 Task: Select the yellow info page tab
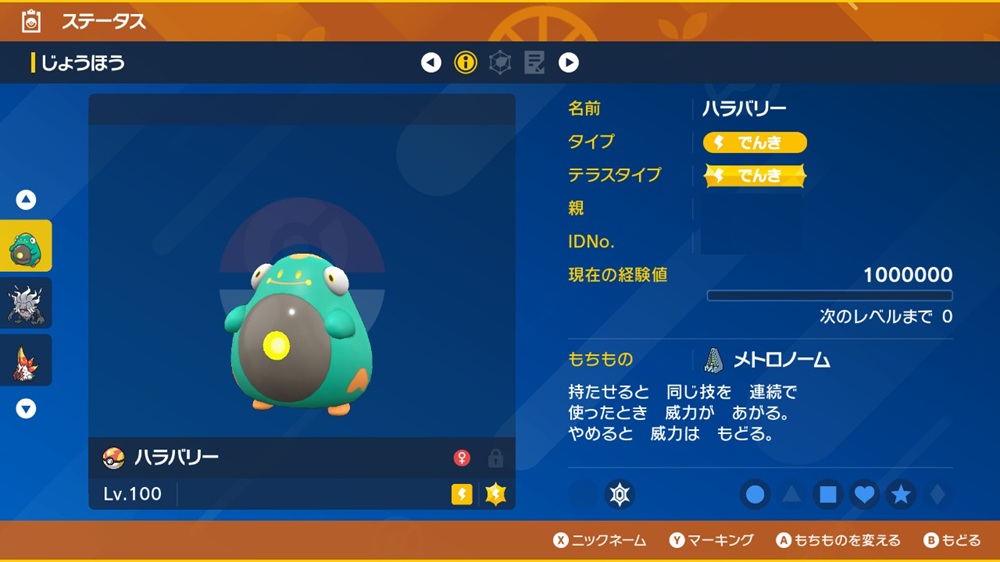(x=465, y=63)
